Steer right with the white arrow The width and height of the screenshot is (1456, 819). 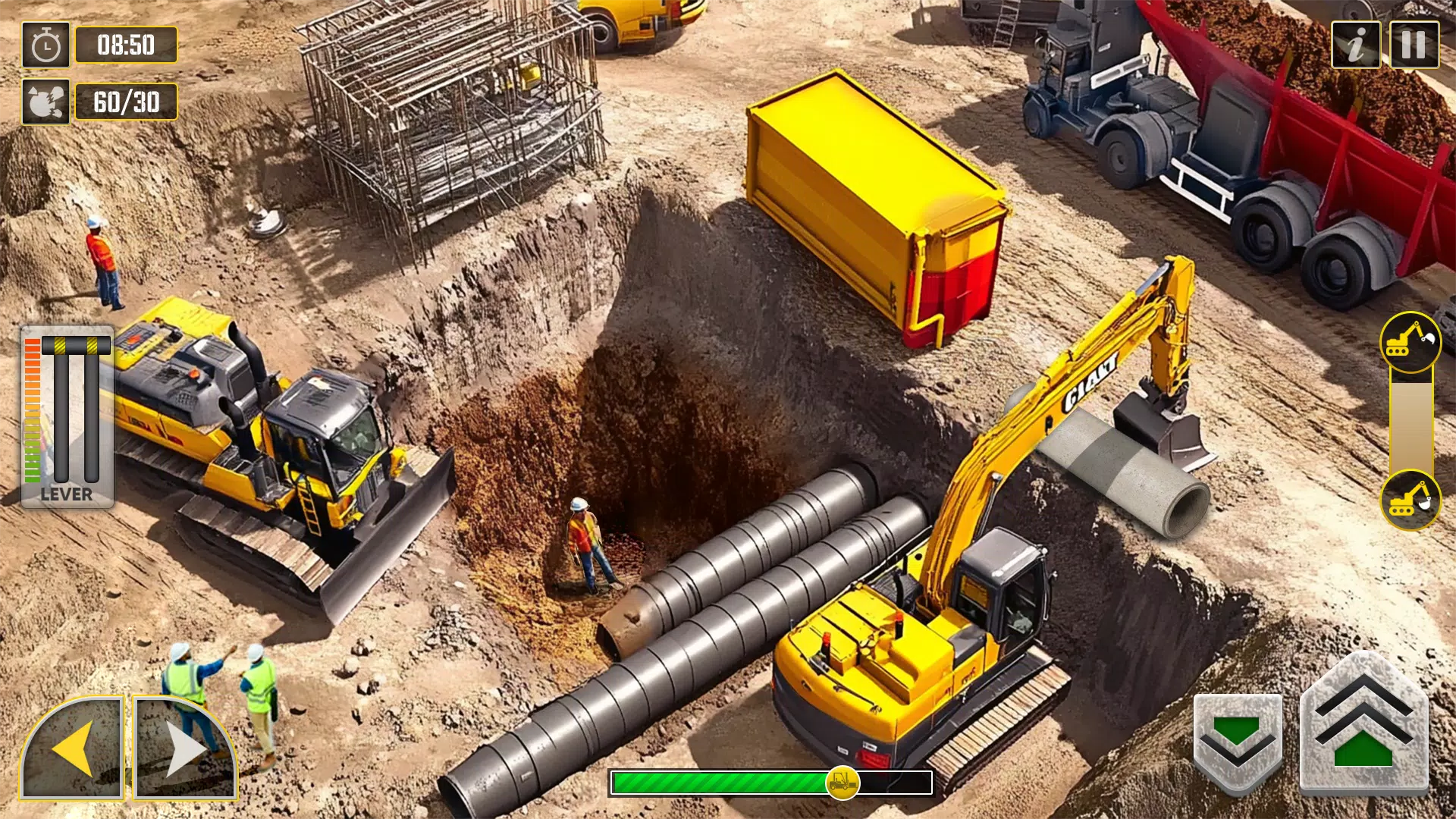coord(184,748)
